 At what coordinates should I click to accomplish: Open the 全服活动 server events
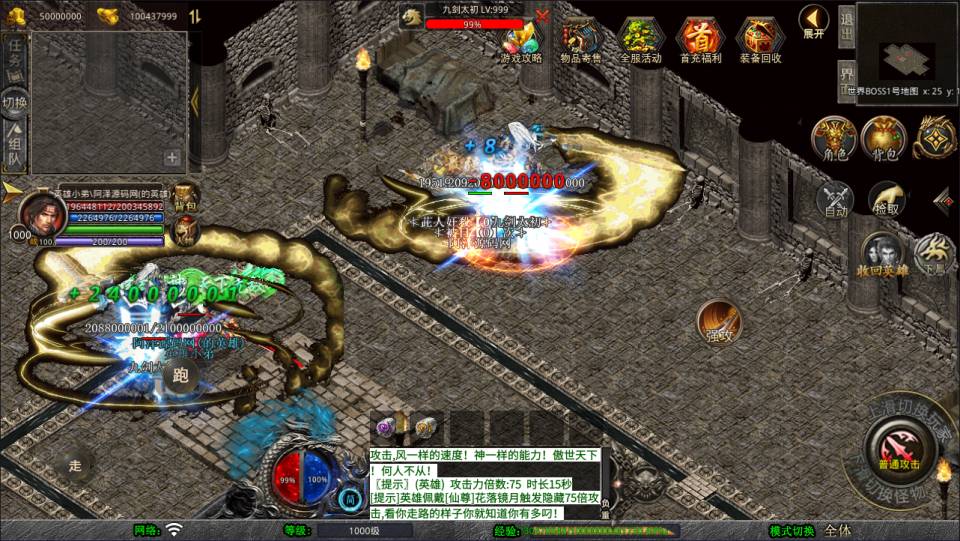pos(640,38)
